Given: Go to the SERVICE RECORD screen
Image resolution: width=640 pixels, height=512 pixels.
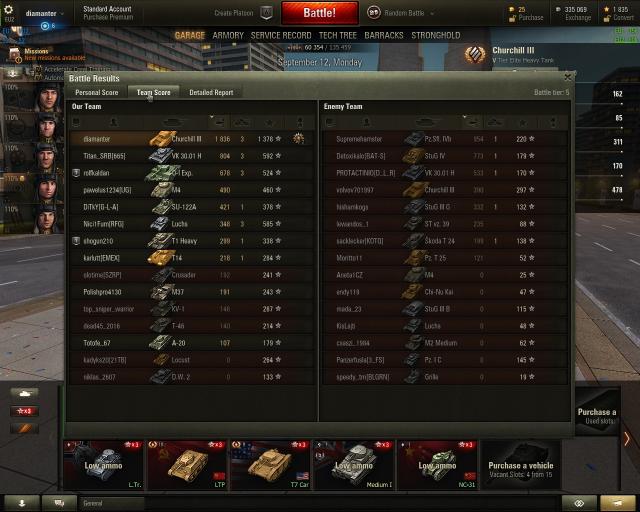Looking at the screenshot, I should pos(281,35).
